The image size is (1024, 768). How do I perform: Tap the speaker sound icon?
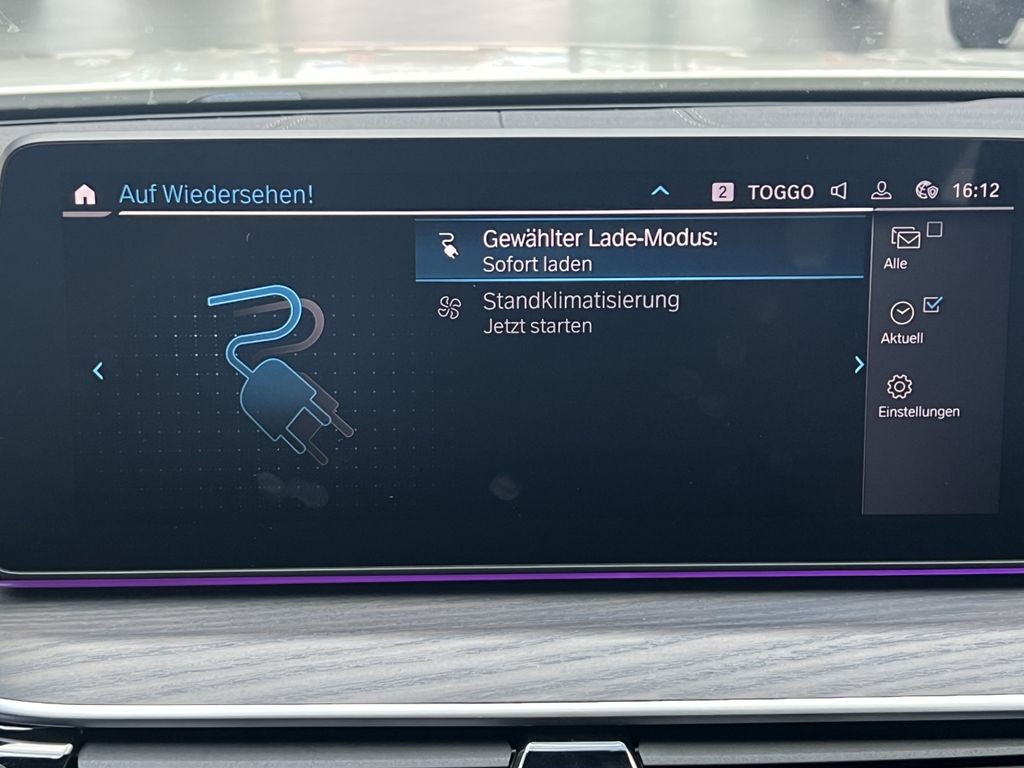coord(839,191)
